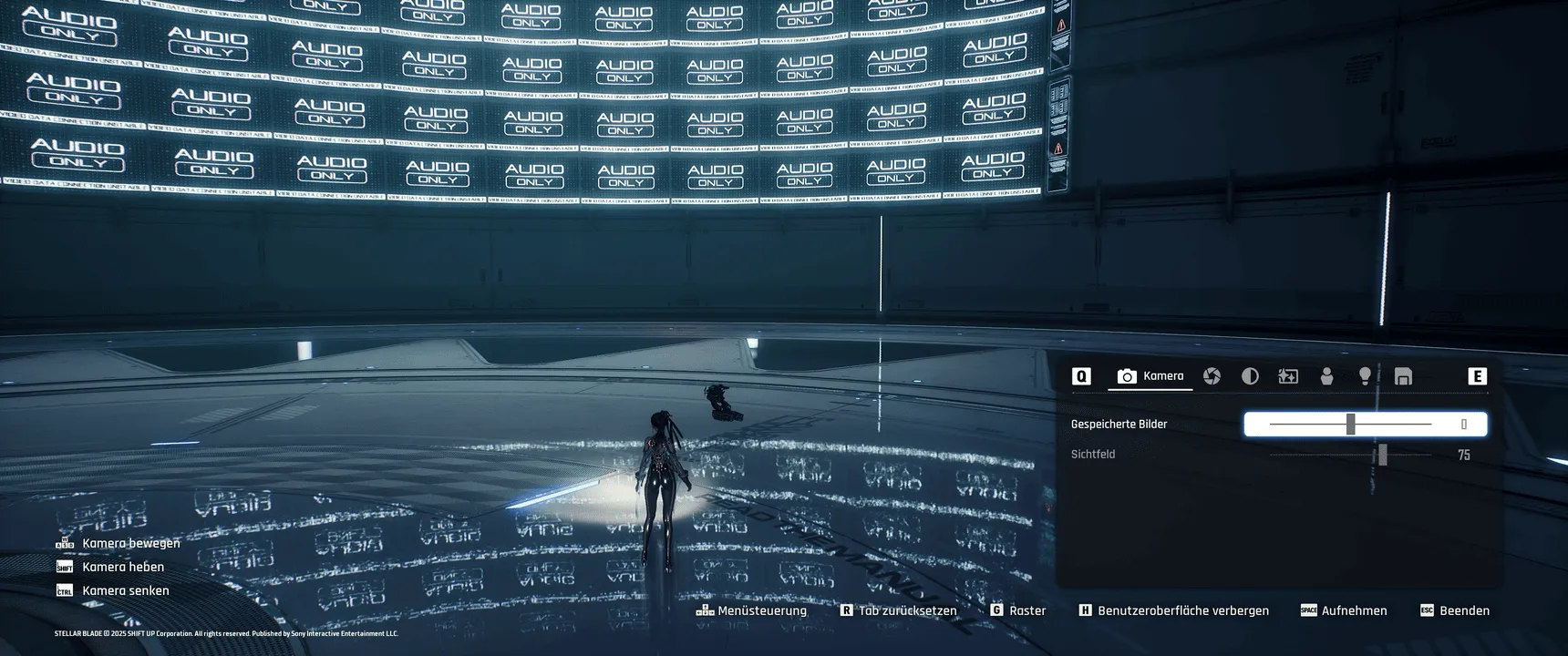Open the half-circle contrast tab
Screen dimensions: 1568x656
click(1250, 376)
